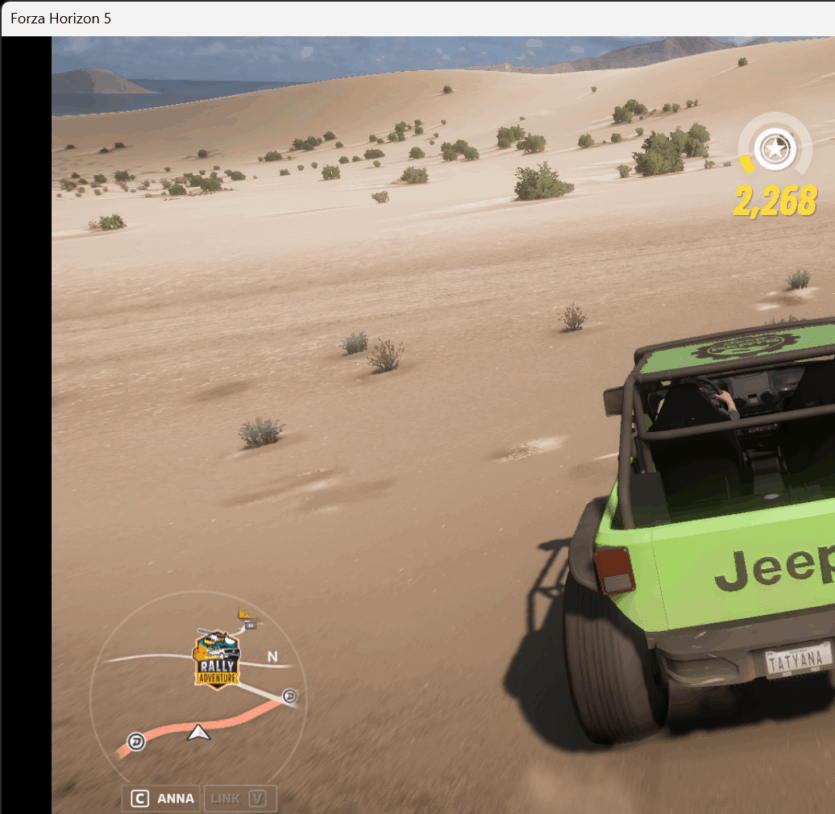Click the N compass indicator on the minimap

[x=272, y=657]
